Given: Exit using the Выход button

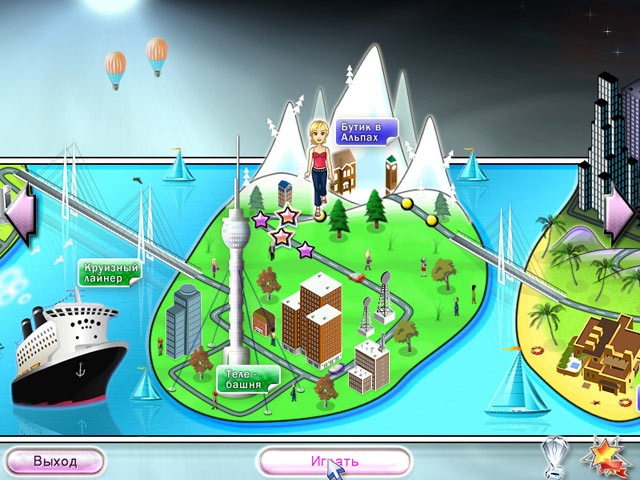Looking at the screenshot, I should [x=55, y=461].
